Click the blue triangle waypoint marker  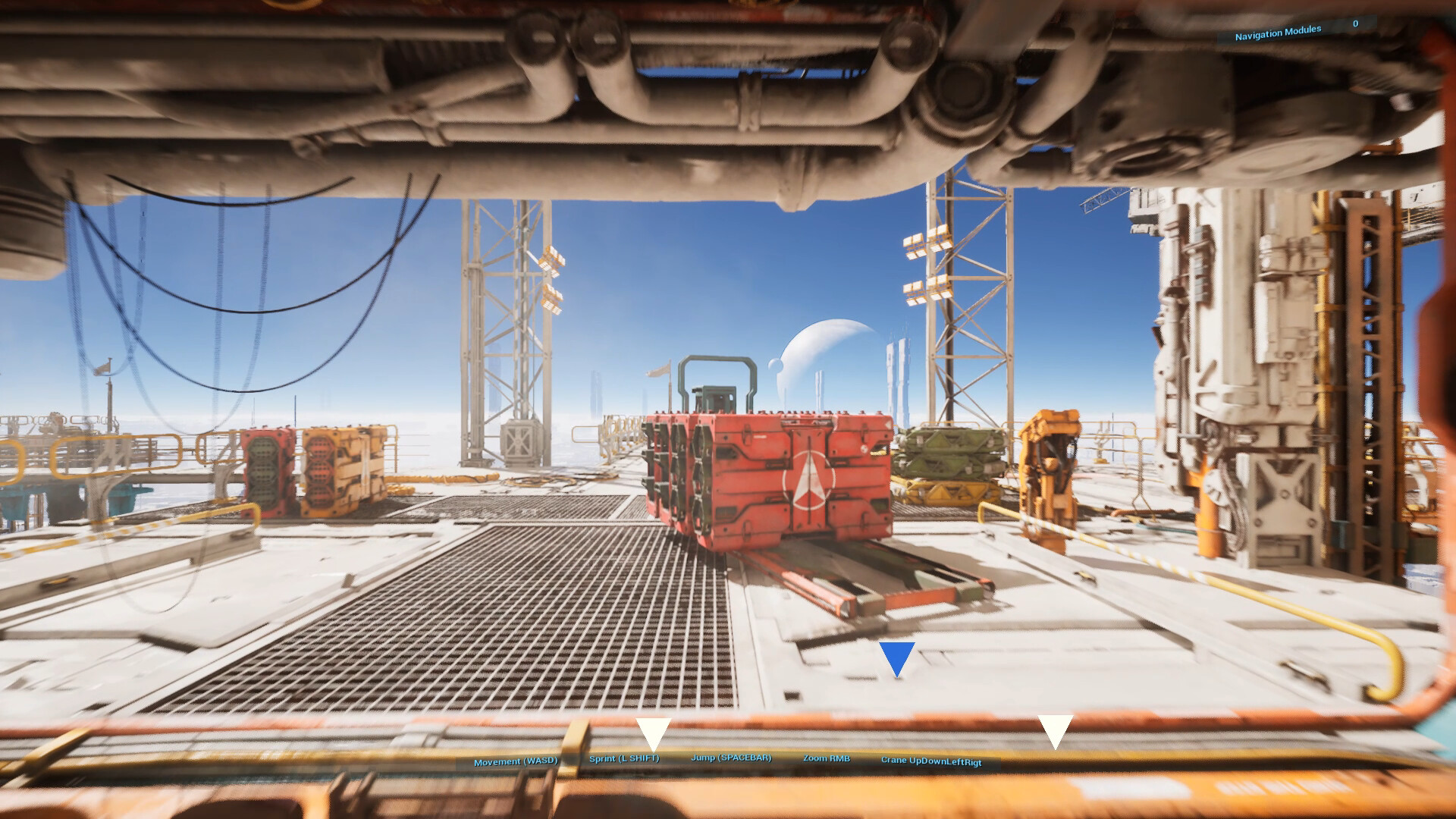[896, 657]
